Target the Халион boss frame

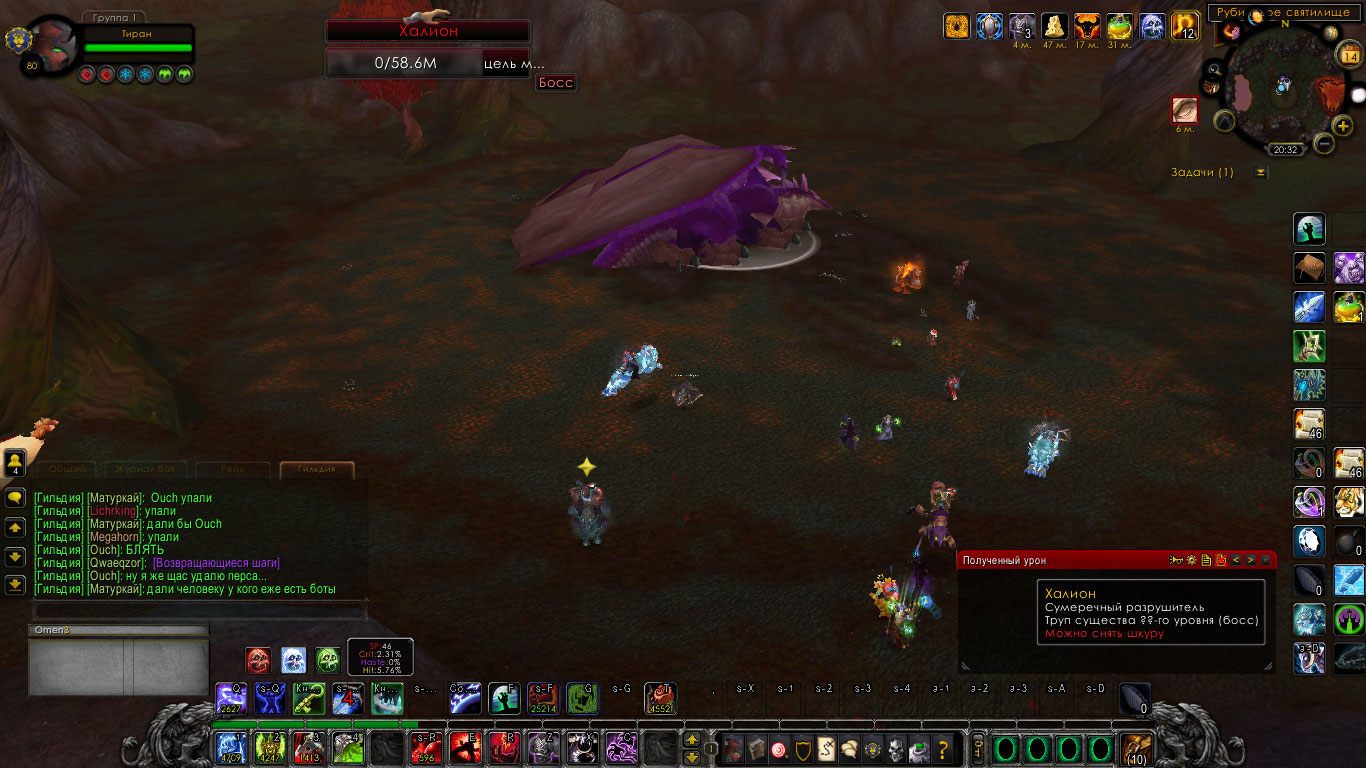coord(428,32)
